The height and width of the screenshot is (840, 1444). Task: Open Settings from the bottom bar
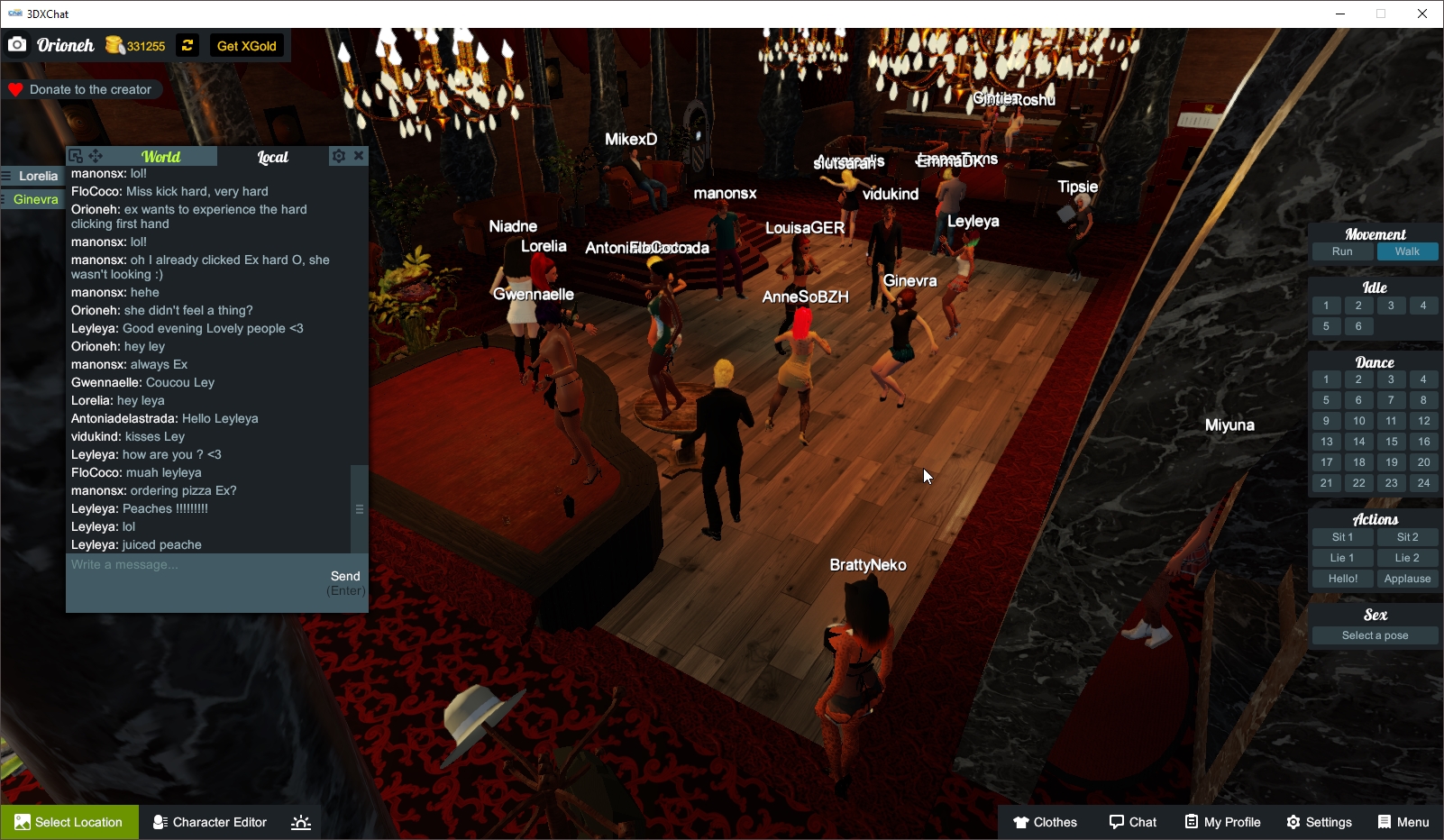(x=1318, y=822)
